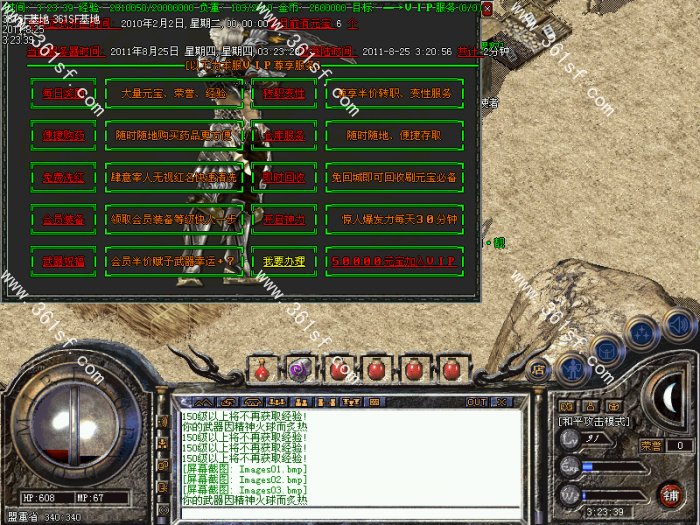
Task: Open the 店 shop button
Action: point(538,369)
